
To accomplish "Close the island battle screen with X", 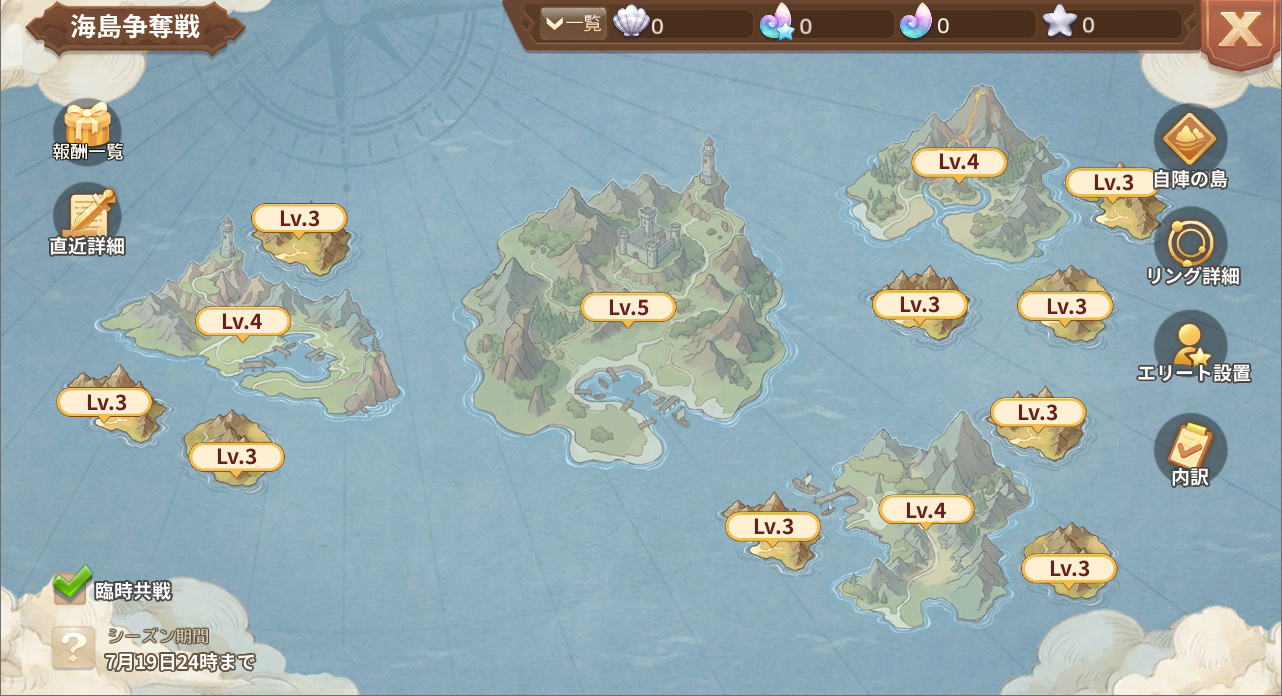I will pos(1239,30).
